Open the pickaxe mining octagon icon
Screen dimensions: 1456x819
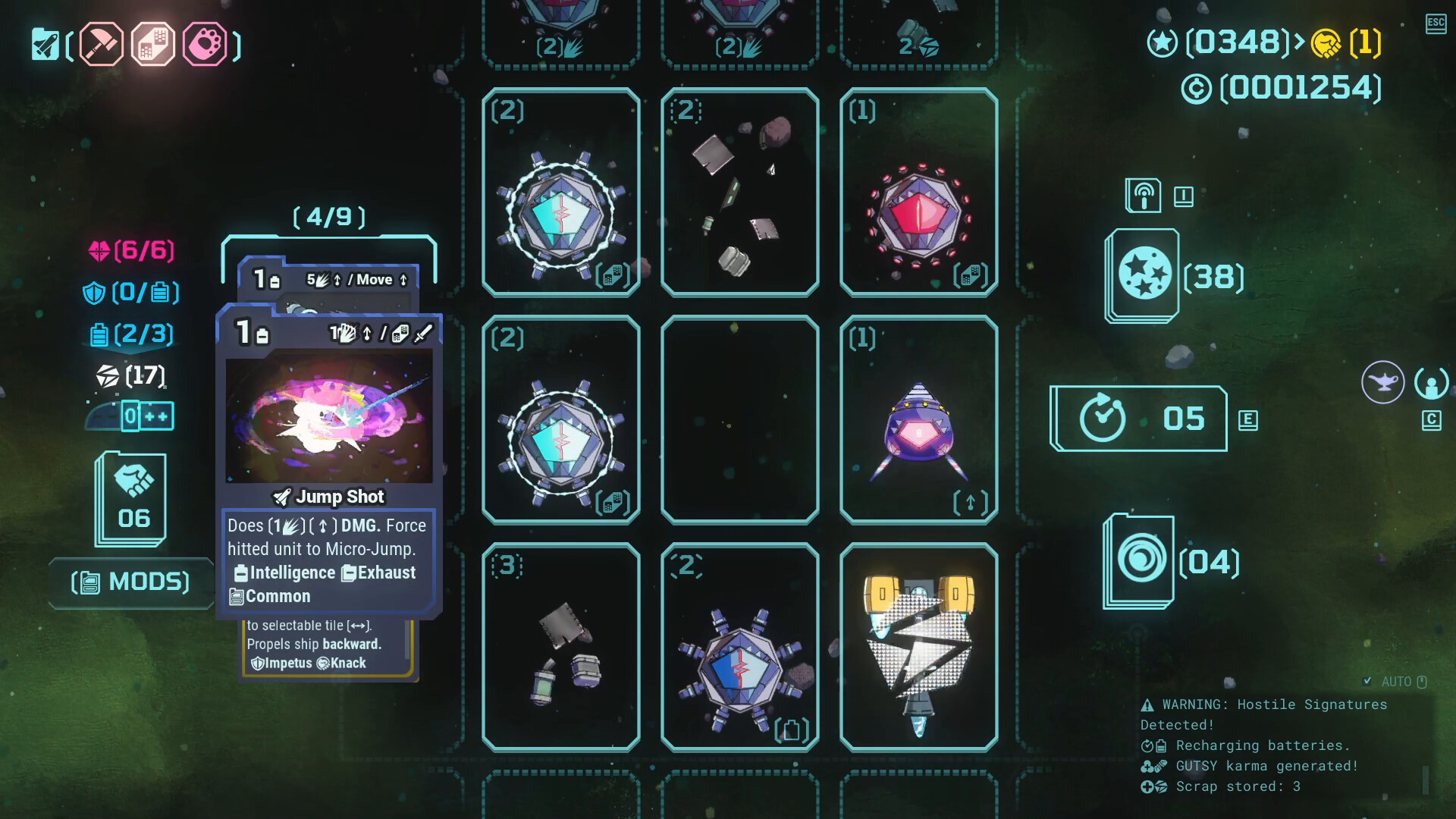click(x=99, y=45)
